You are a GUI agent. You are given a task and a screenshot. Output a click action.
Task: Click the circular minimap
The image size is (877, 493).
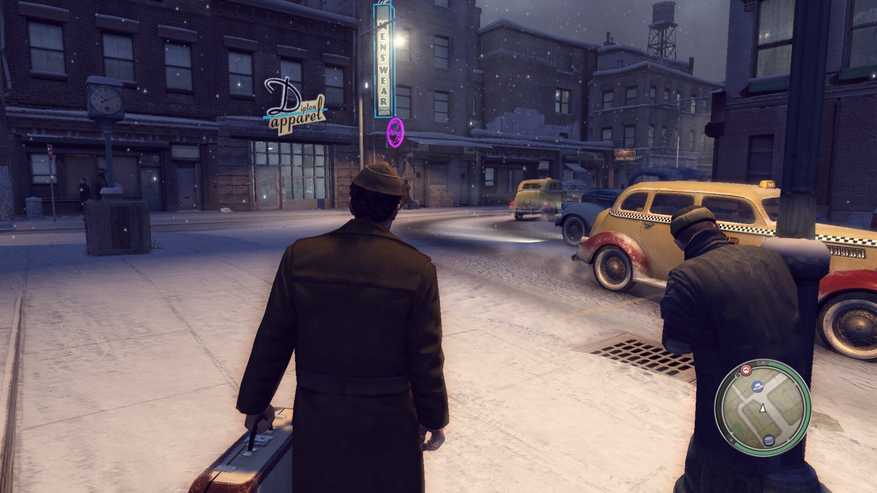(x=763, y=407)
